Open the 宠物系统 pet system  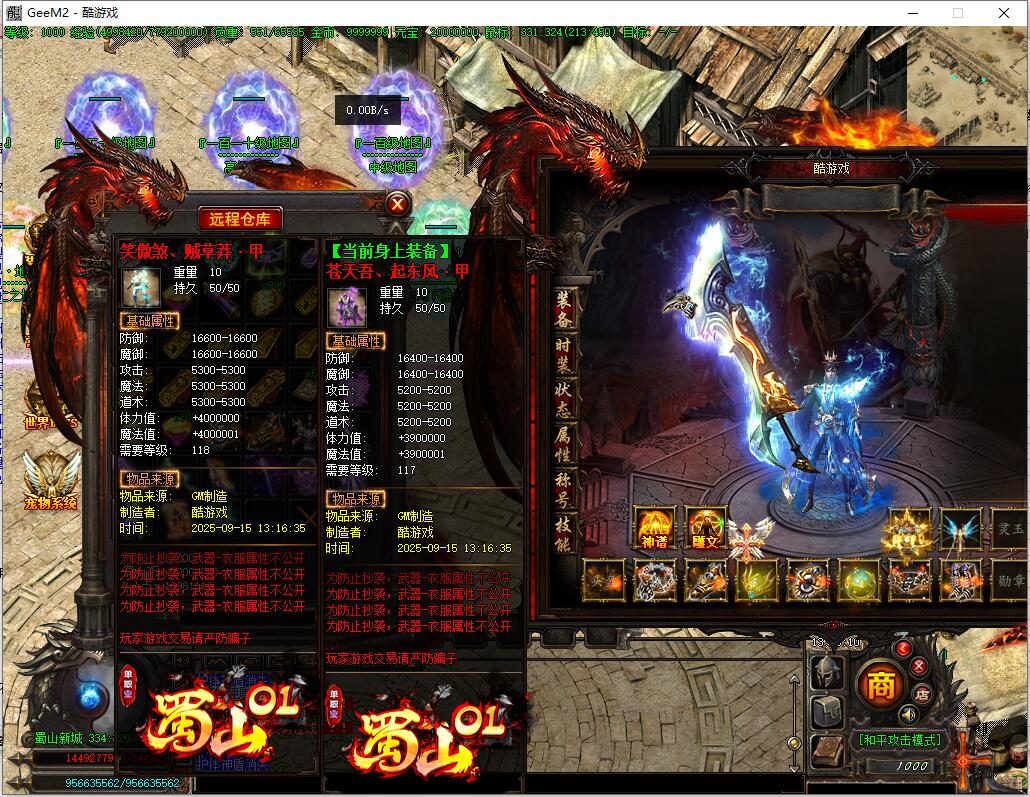click(50, 480)
